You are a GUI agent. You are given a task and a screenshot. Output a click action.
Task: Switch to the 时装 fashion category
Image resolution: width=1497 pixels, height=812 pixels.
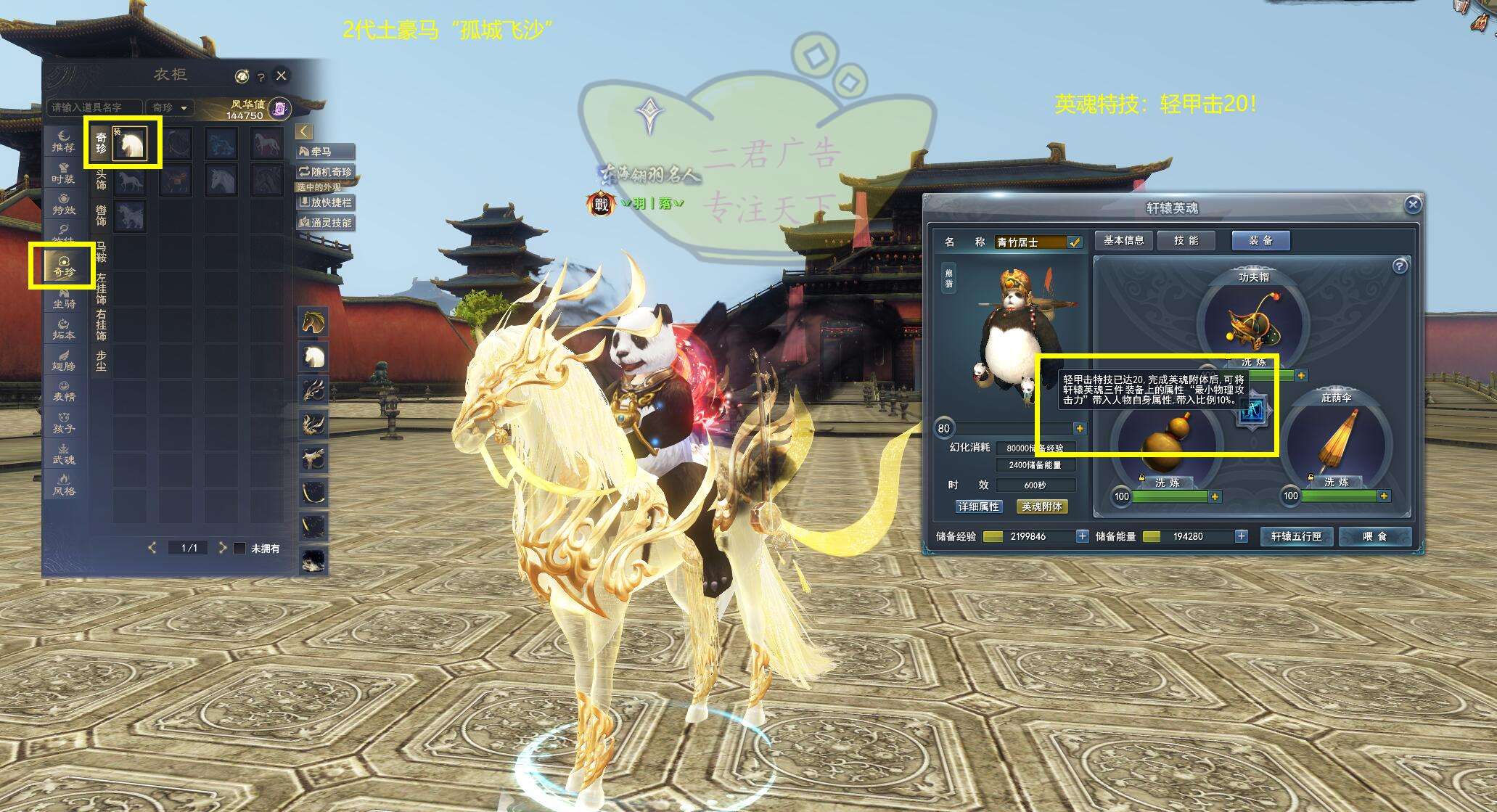pos(64,173)
